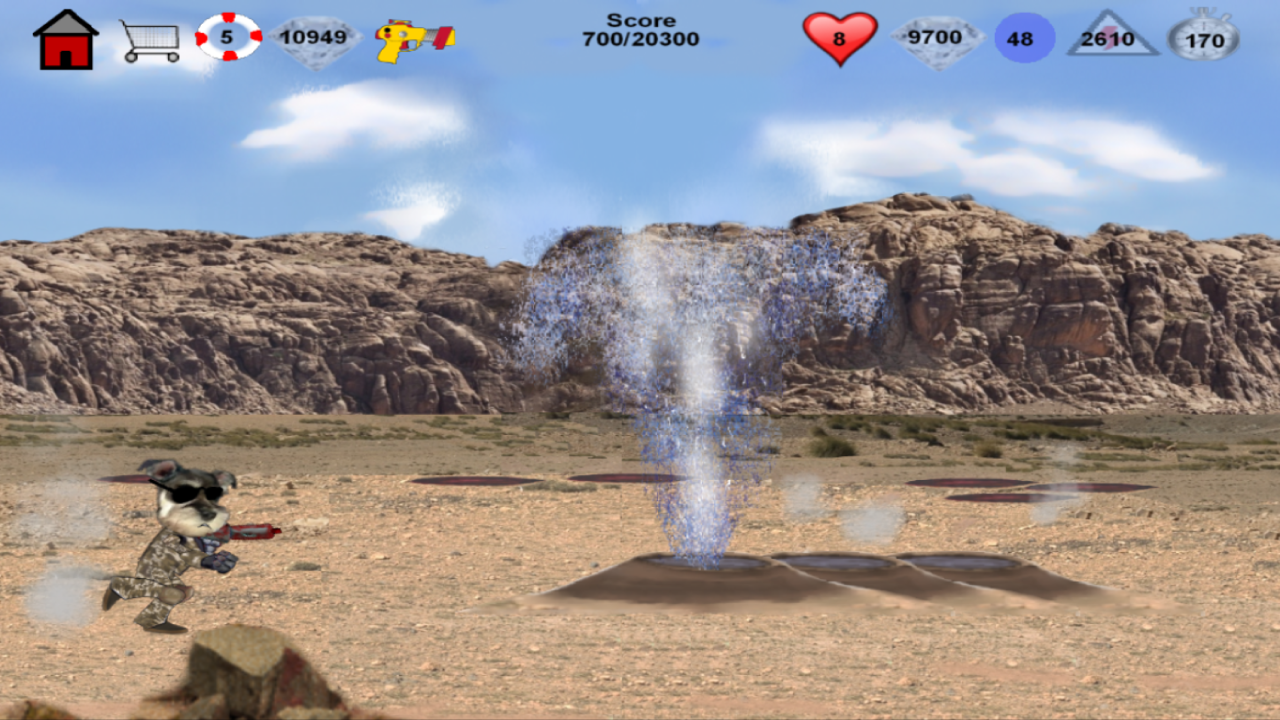
Task: Click the diamond counter showing 10949
Action: pyautogui.click(x=316, y=36)
